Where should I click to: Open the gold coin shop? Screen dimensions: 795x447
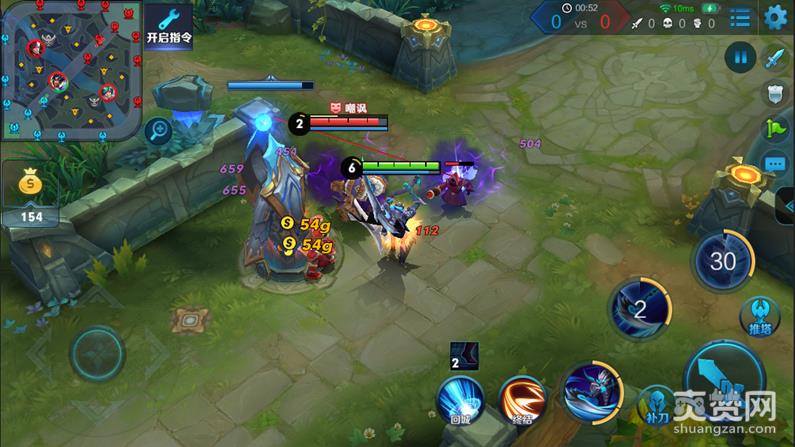tap(30, 185)
